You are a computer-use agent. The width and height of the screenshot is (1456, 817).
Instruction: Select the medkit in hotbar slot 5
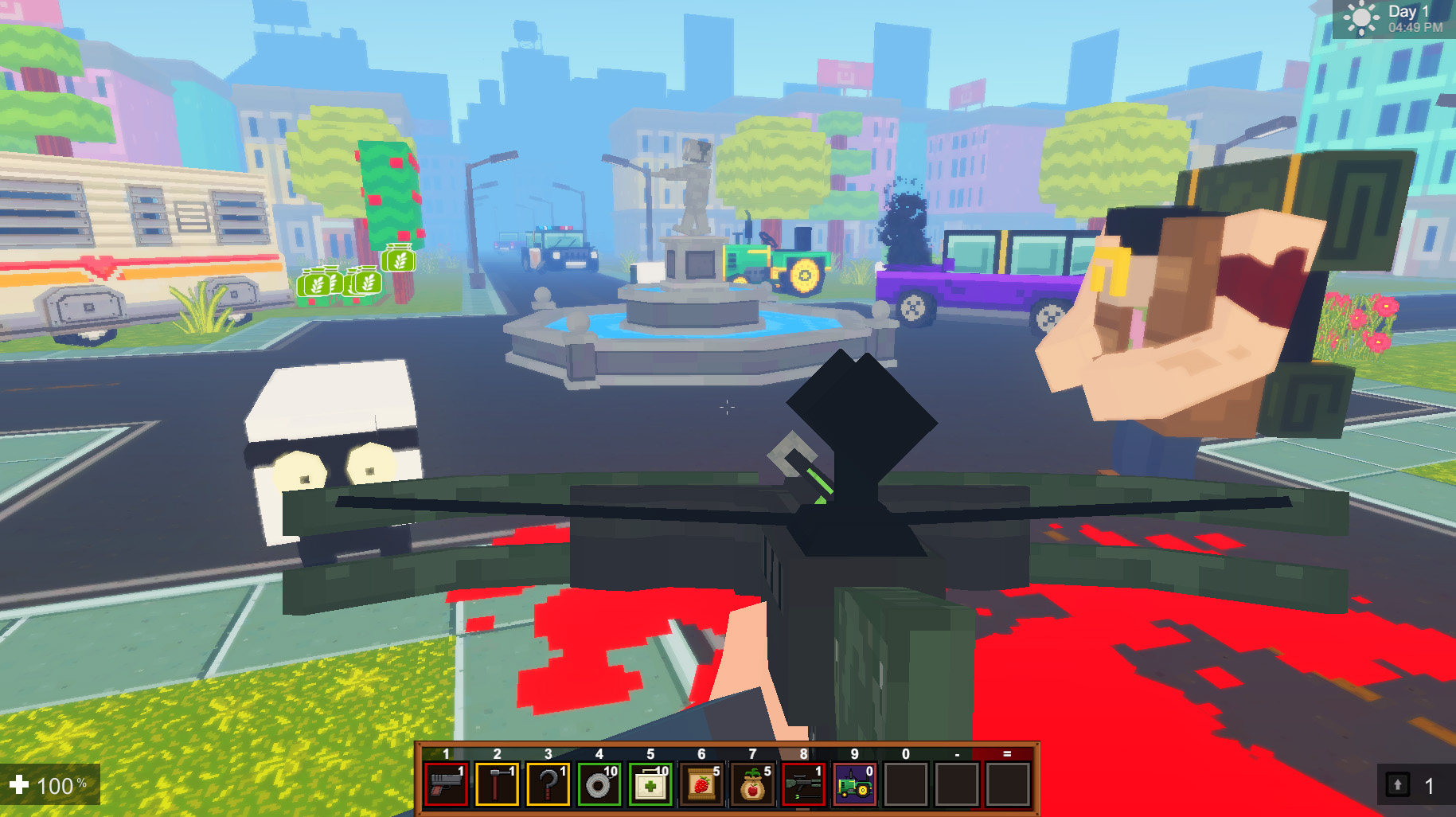(651, 784)
